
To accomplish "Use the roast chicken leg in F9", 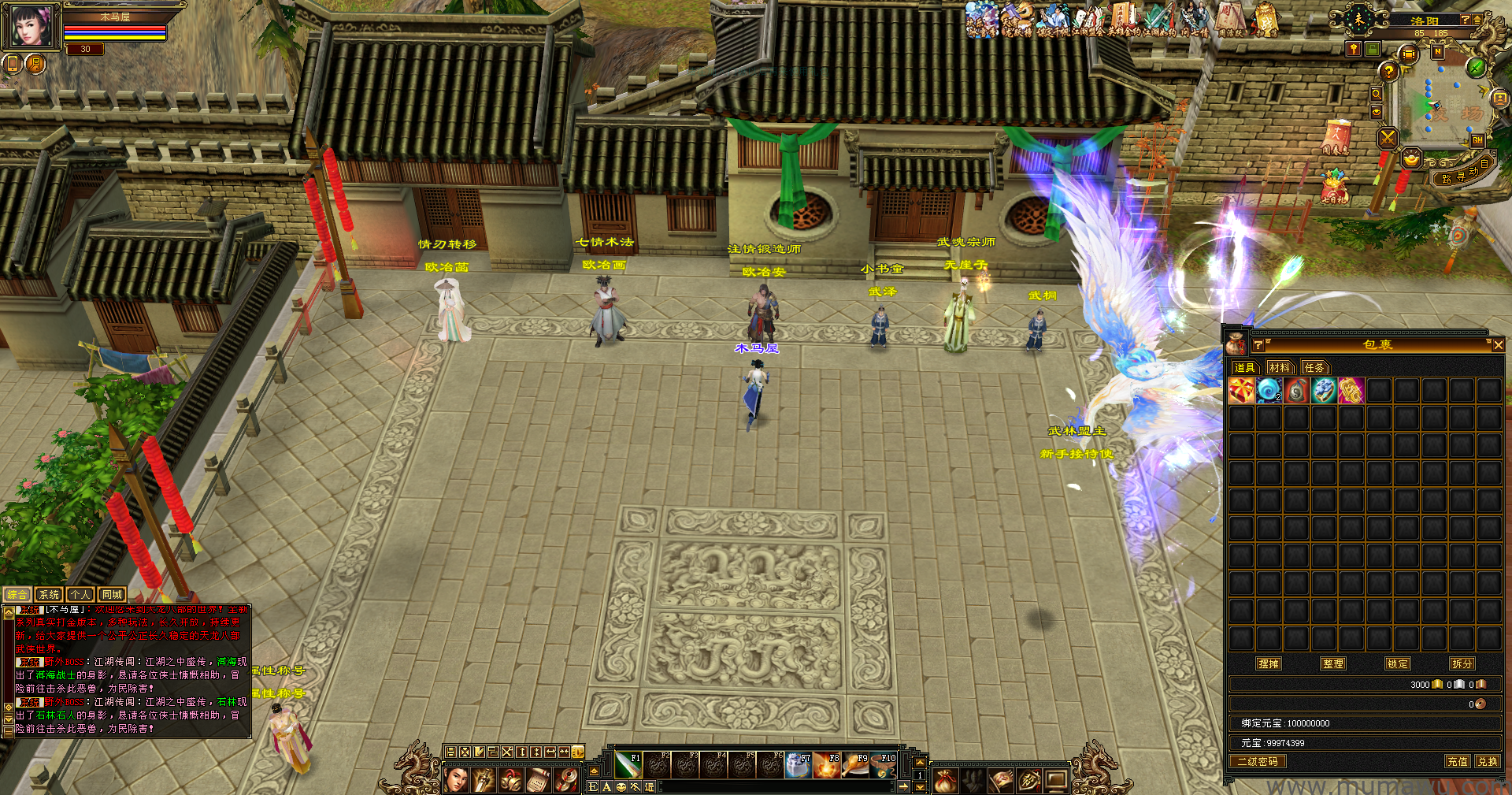I will point(855,764).
